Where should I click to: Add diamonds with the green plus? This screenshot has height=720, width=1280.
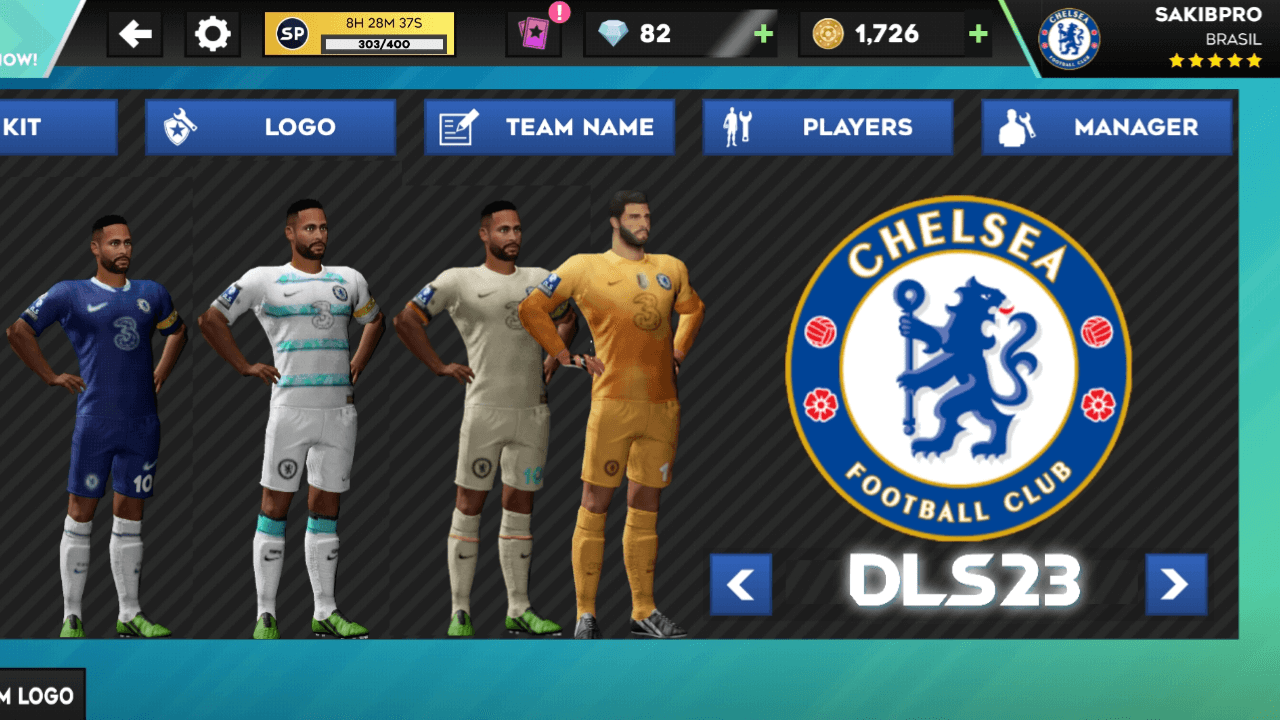[x=764, y=33]
